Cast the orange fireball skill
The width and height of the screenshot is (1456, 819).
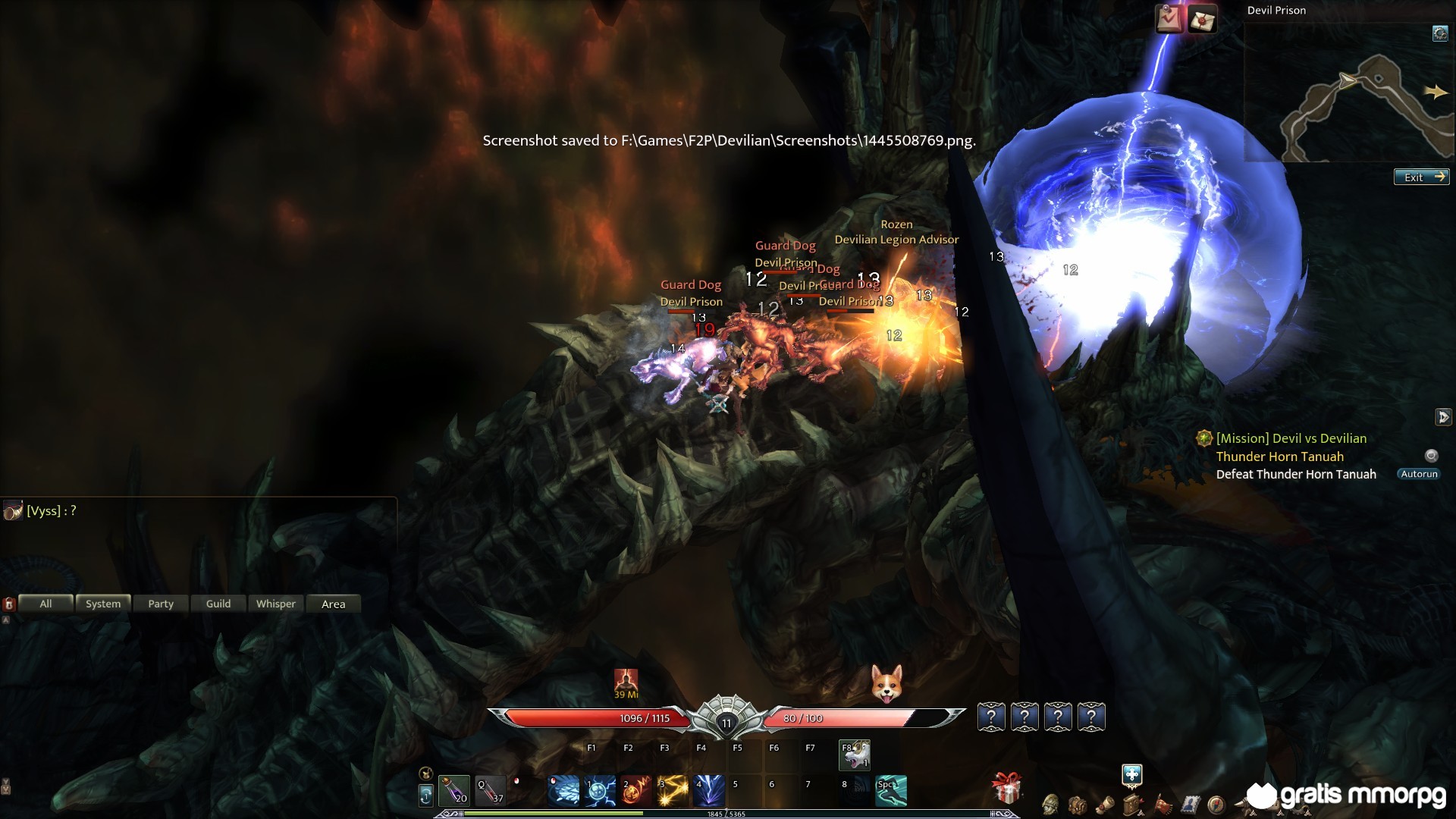tap(636, 790)
